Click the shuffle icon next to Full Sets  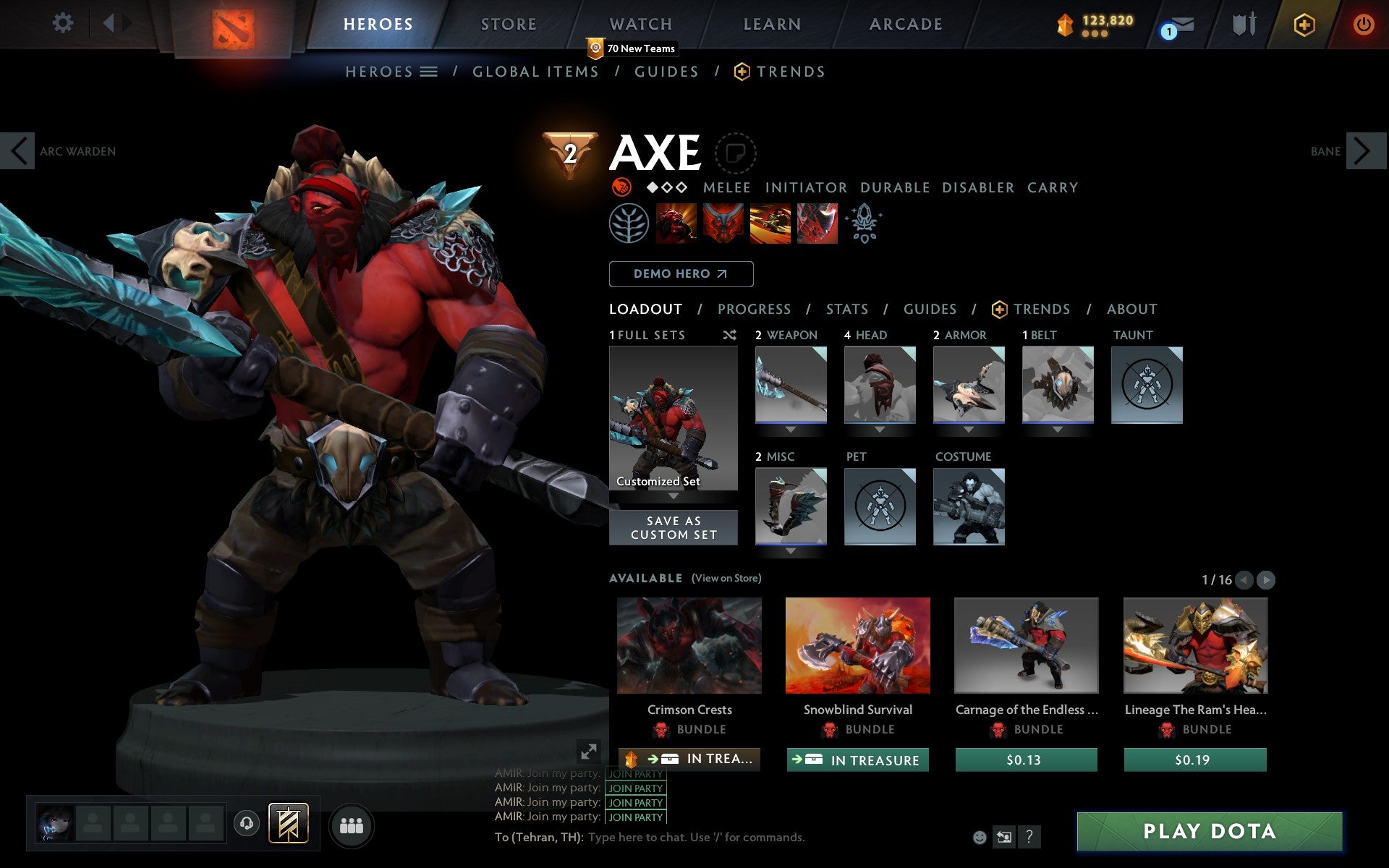[x=729, y=335]
